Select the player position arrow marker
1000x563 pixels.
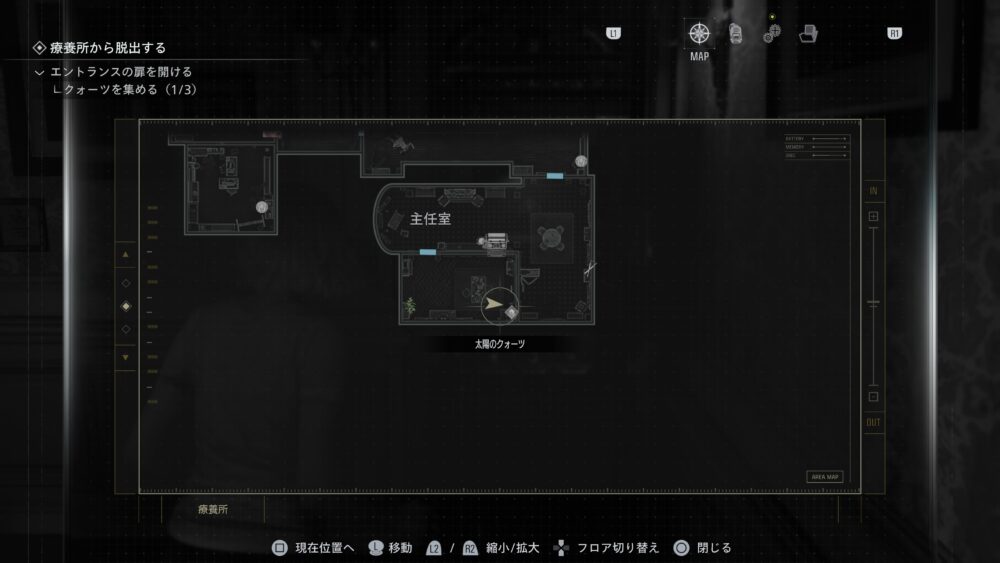click(x=493, y=305)
